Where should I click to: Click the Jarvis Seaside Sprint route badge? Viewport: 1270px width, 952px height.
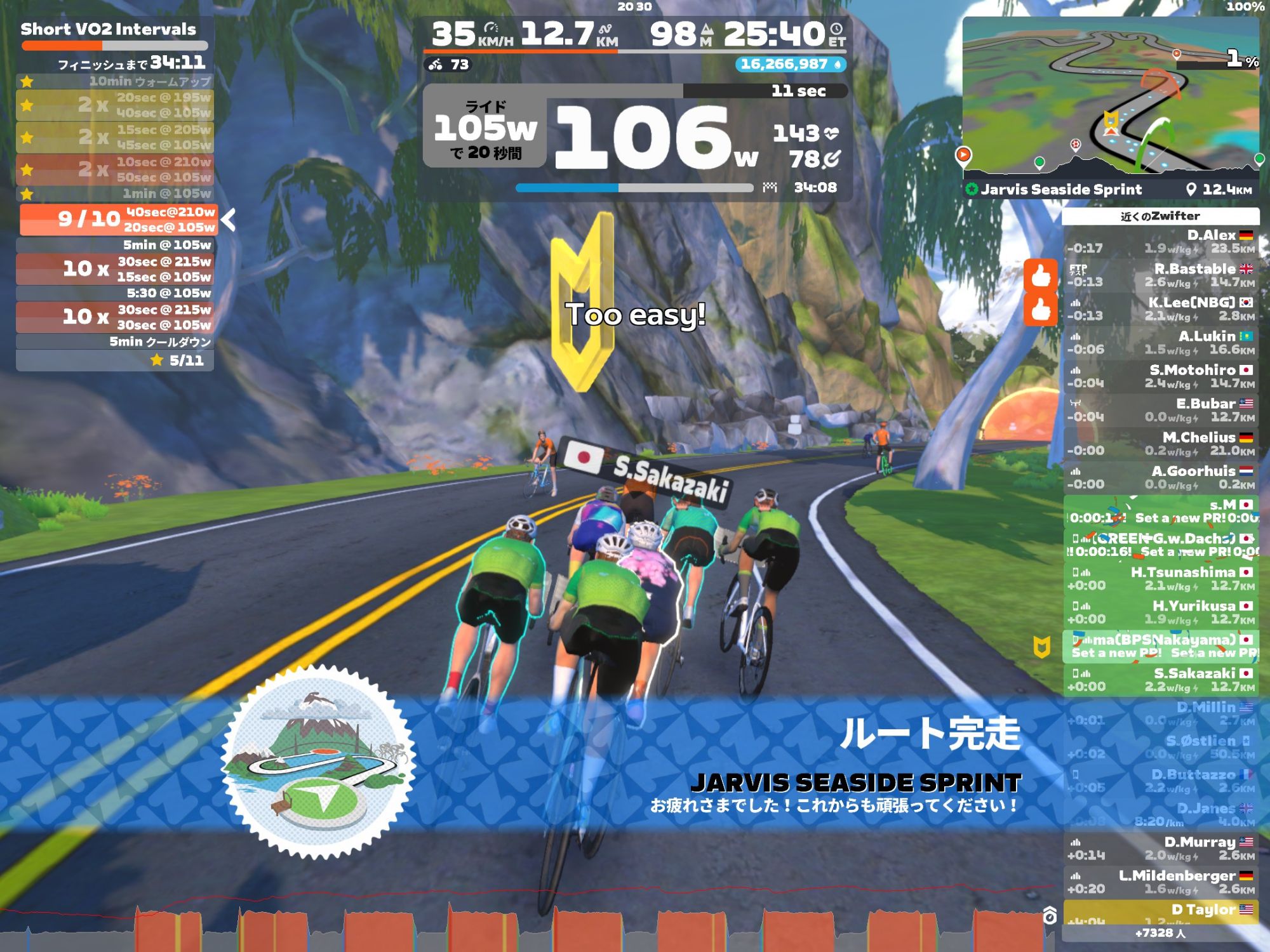point(319,762)
